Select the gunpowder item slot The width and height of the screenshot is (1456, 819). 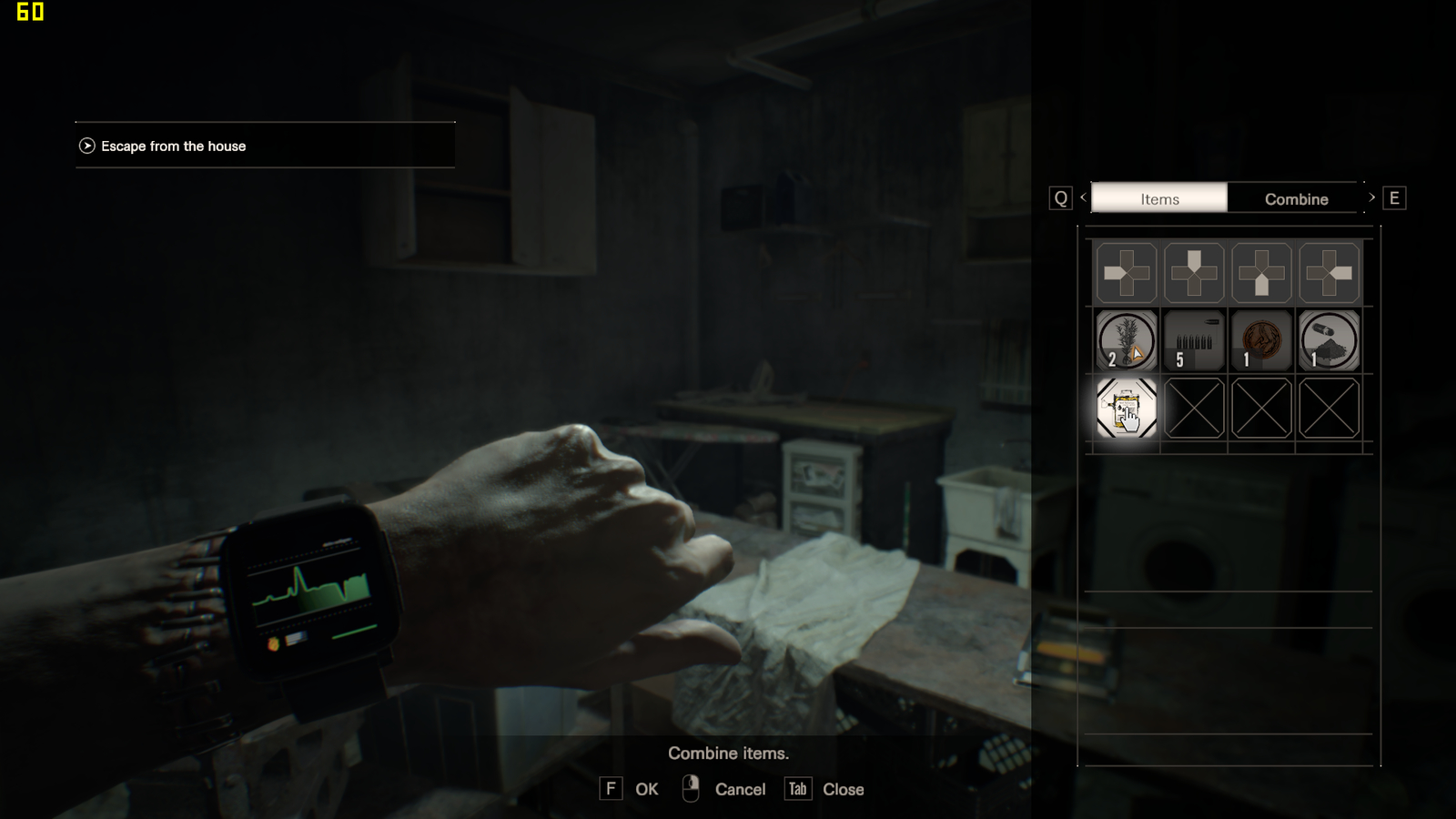(x=1329, y=340)
